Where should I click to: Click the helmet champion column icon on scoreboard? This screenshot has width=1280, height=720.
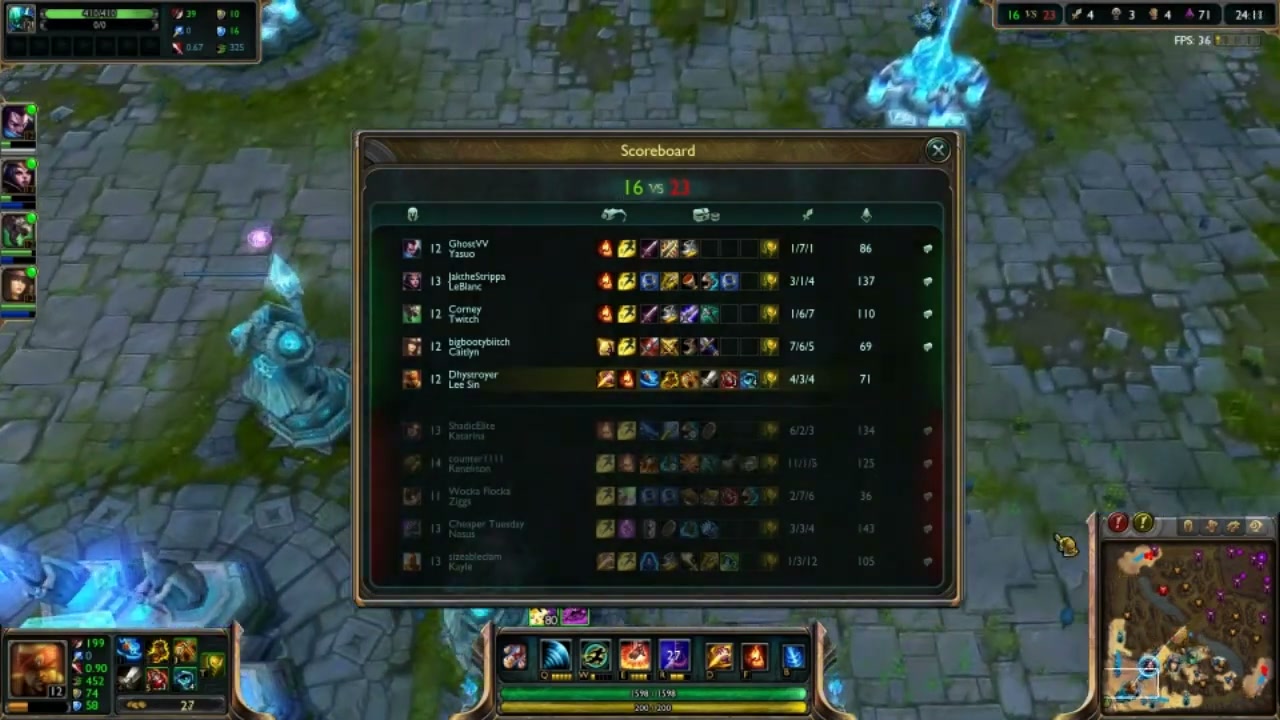tap(413, 214)
